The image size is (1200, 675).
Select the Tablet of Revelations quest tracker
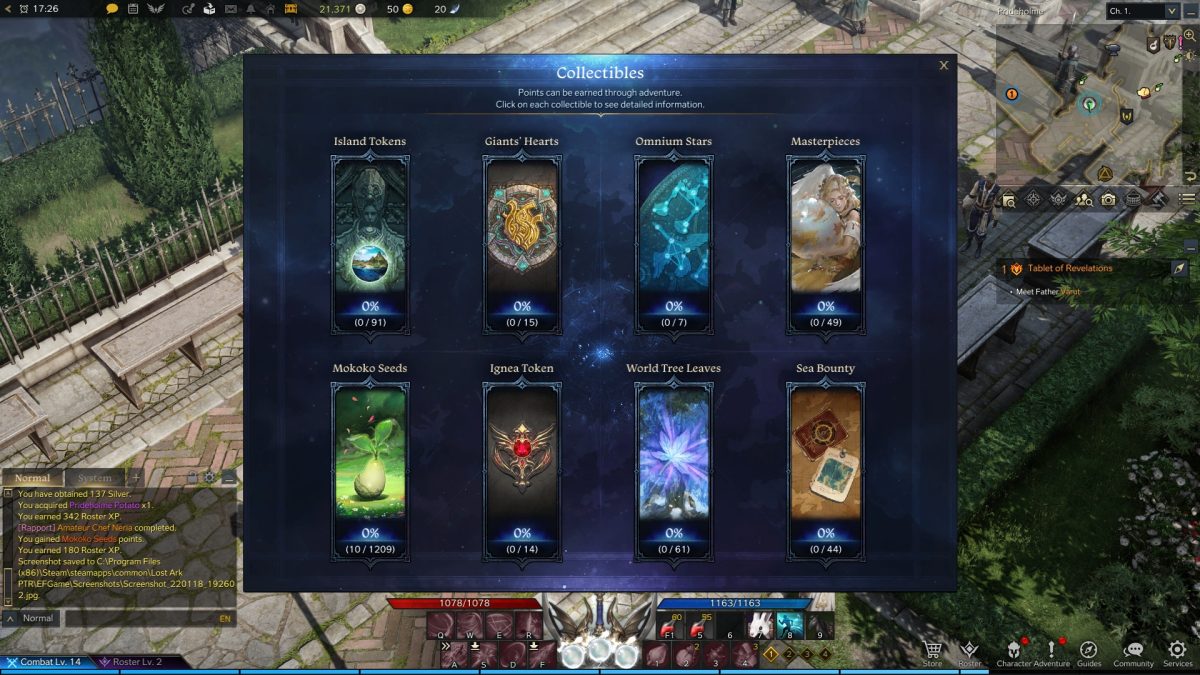click(x=1069, y=268)
